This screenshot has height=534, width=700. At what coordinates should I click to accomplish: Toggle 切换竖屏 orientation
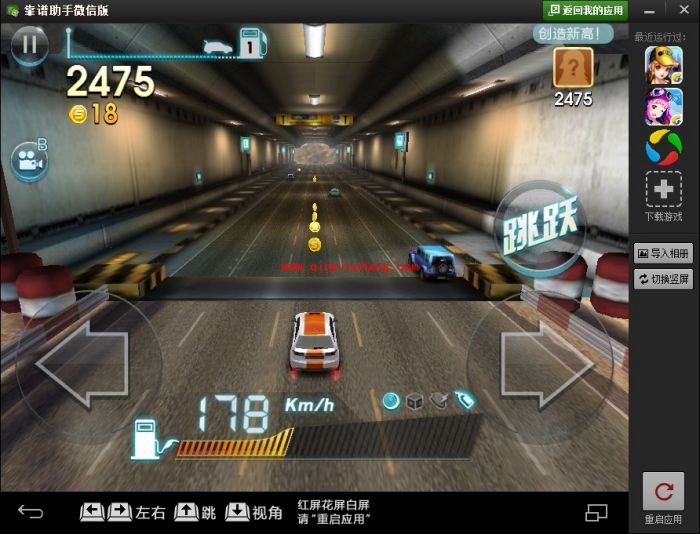click(x=664, y=279)
